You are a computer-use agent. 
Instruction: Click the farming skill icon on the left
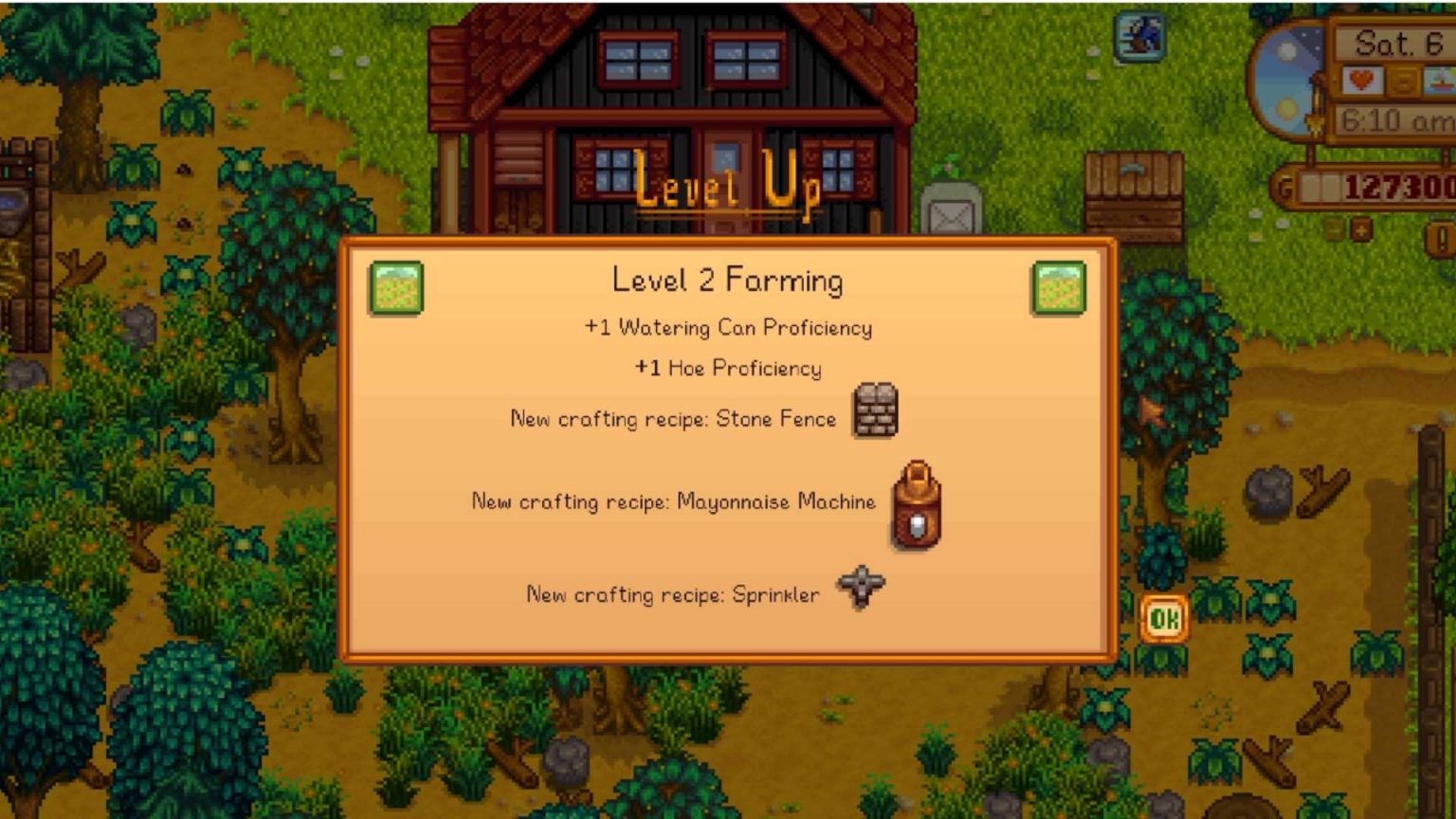395,288
